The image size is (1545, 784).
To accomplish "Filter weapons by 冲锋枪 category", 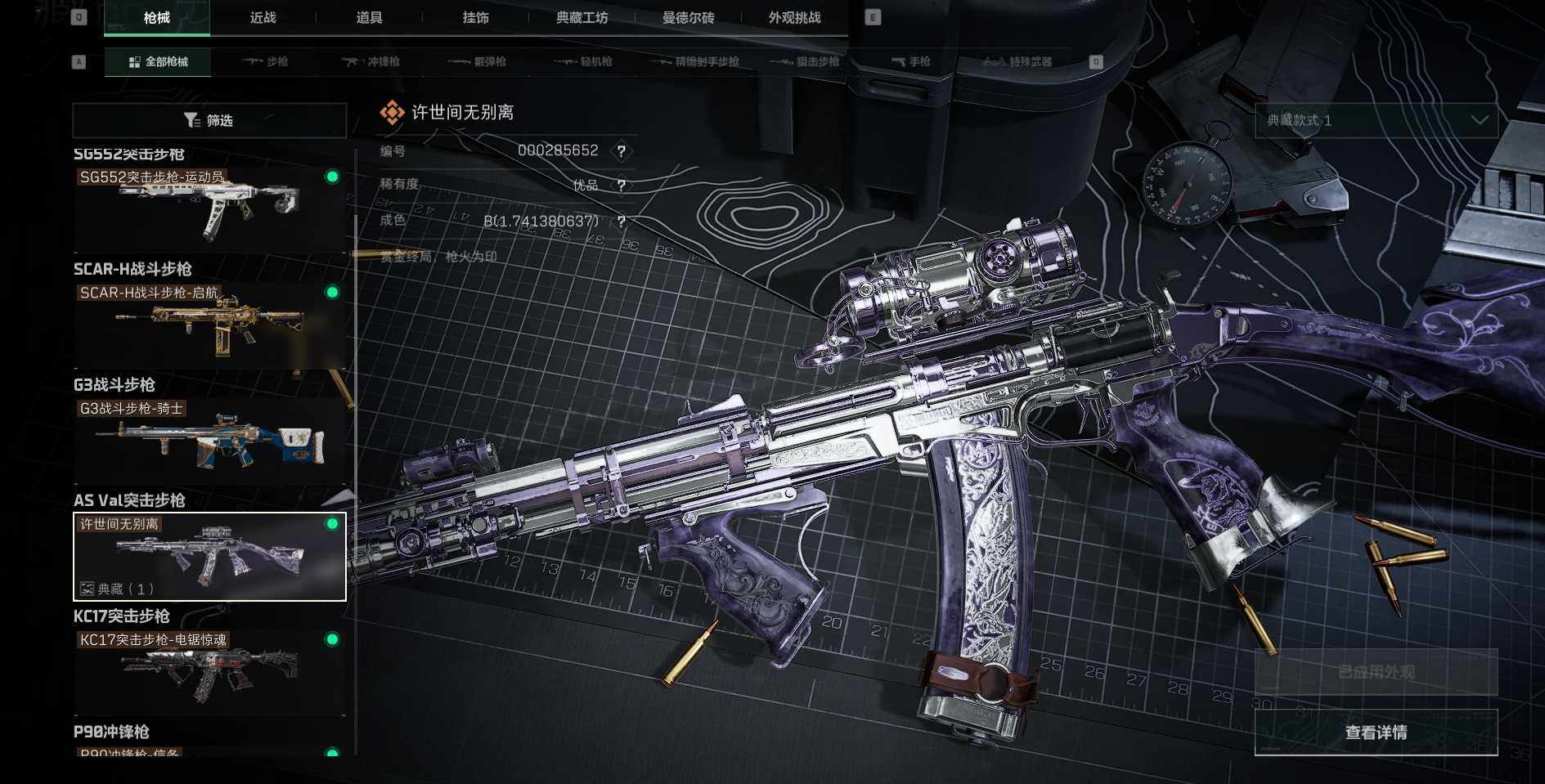I will [x=371, y=62].
